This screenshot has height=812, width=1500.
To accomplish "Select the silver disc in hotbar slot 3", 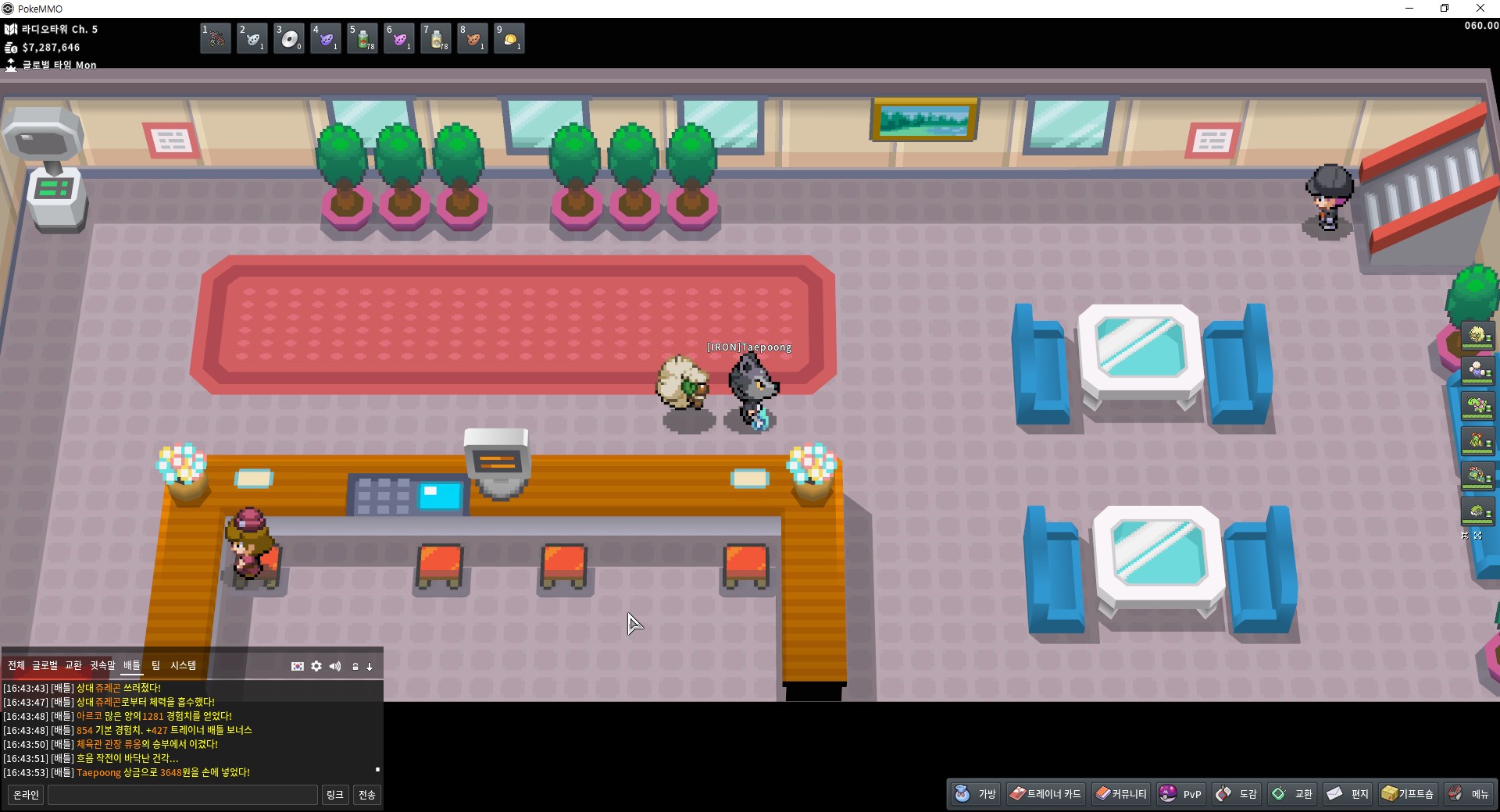I will (x=289, y=38).
